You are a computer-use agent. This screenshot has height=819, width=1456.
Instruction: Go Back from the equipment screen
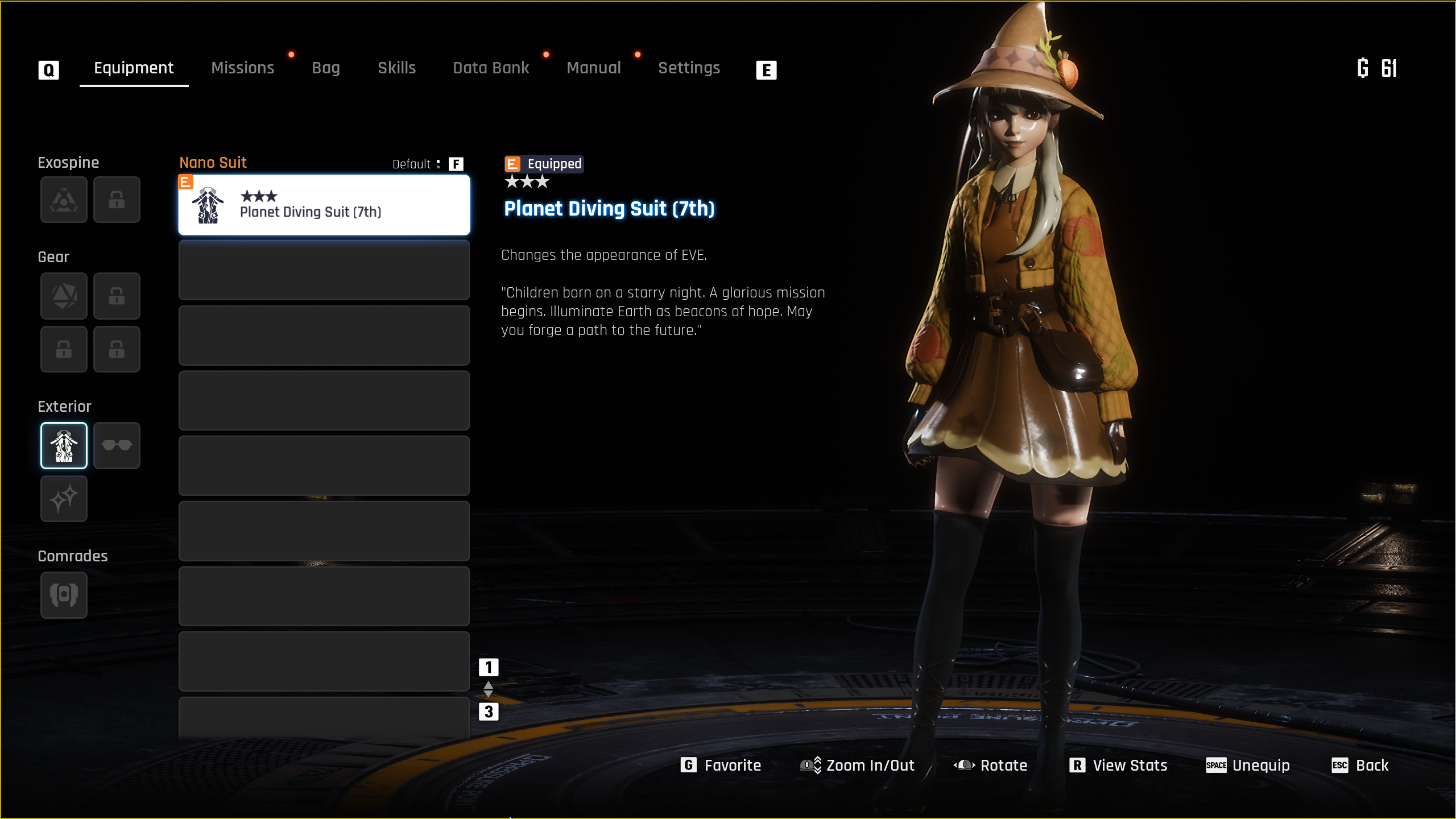[x=1360, y=766]
